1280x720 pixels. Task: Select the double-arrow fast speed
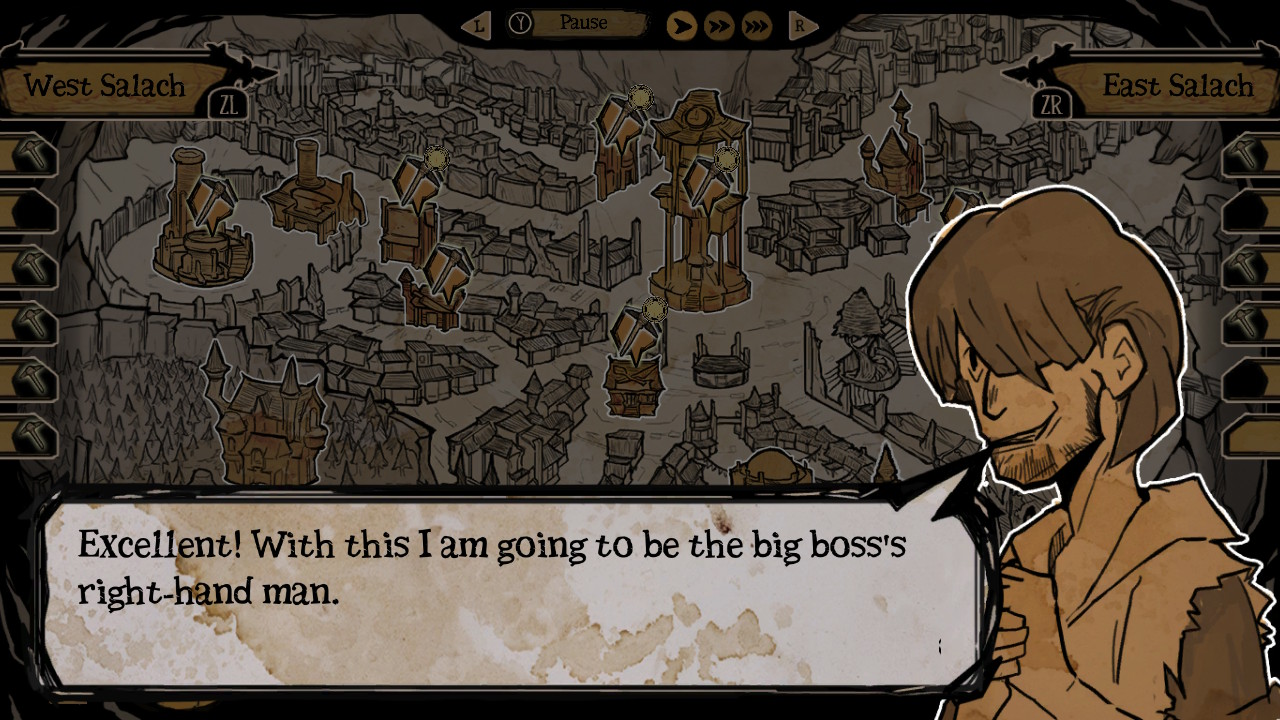(719, 25)
